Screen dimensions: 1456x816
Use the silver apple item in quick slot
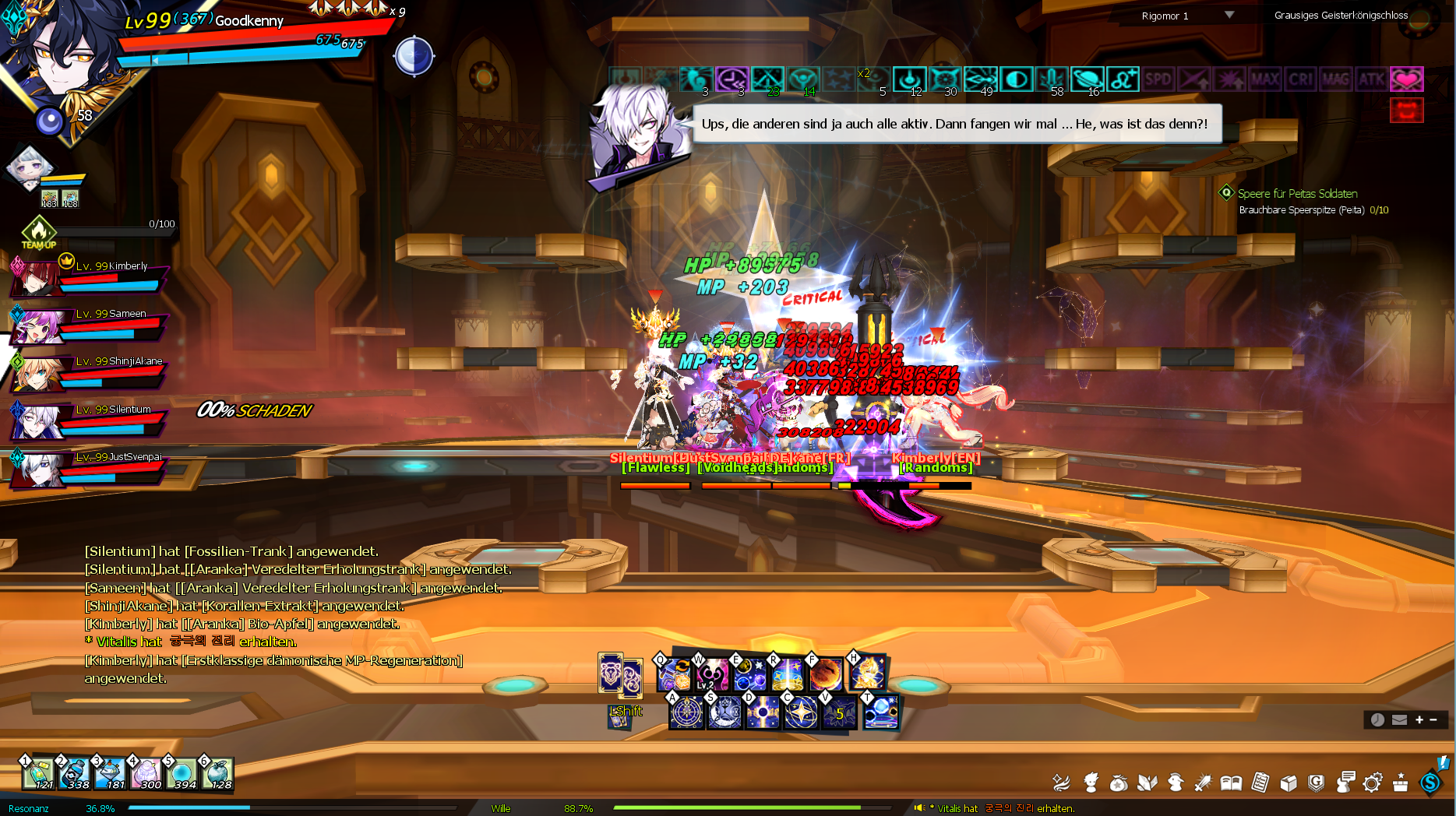click(218, 773)
